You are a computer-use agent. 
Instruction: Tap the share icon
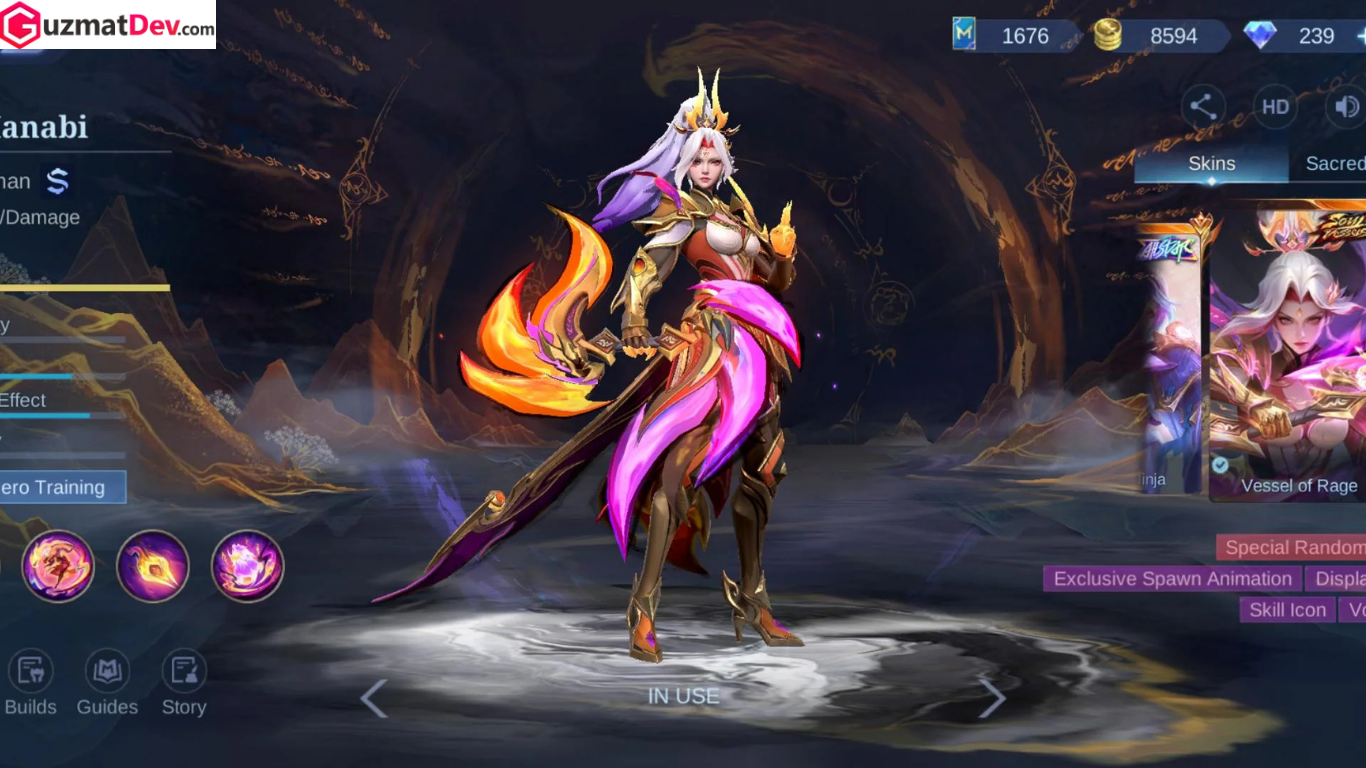[x=1203, y=107]
